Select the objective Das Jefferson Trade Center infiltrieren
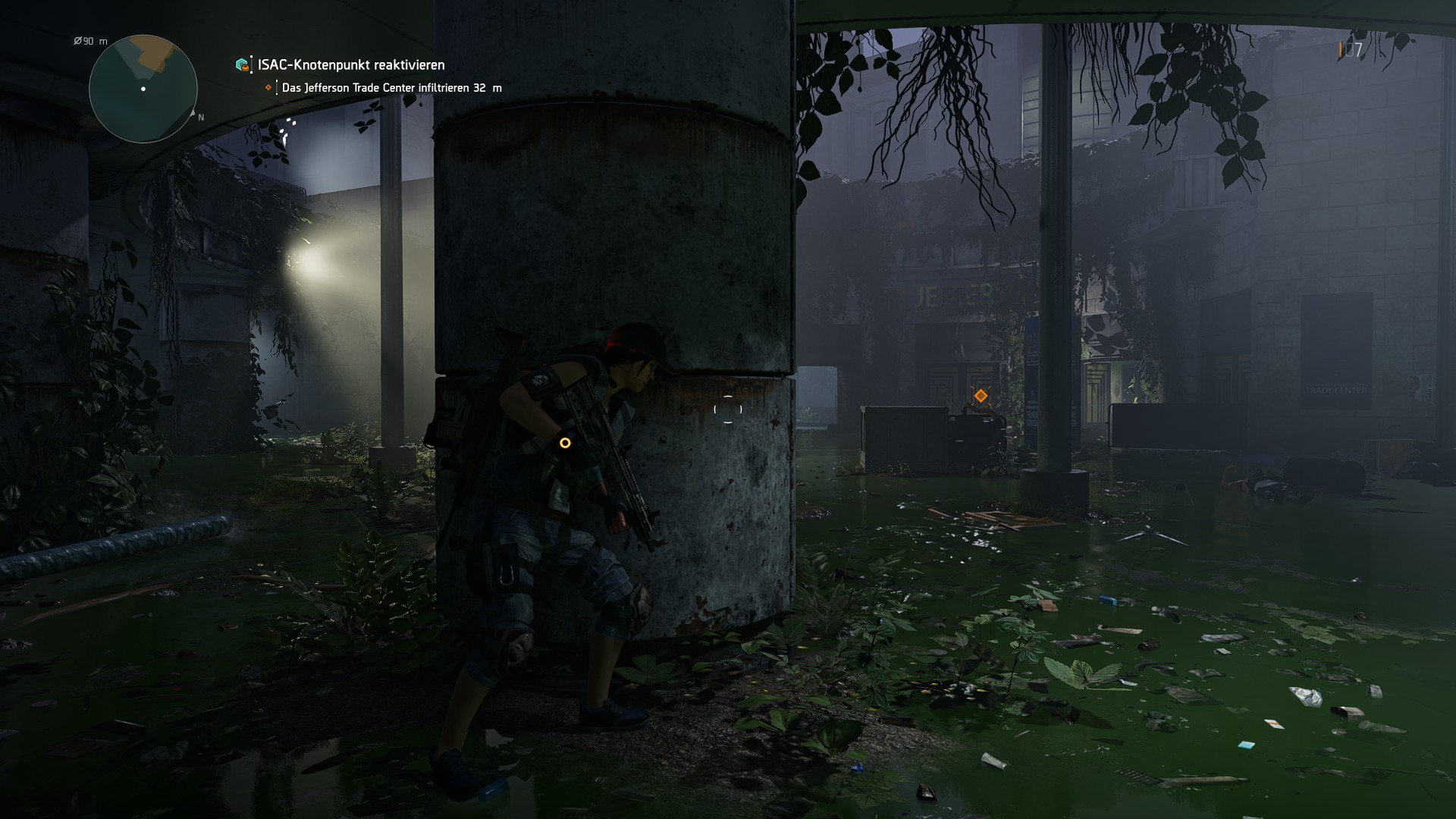Image resolution: width=1456 pixels, height=819 pixels. (378, 87)
